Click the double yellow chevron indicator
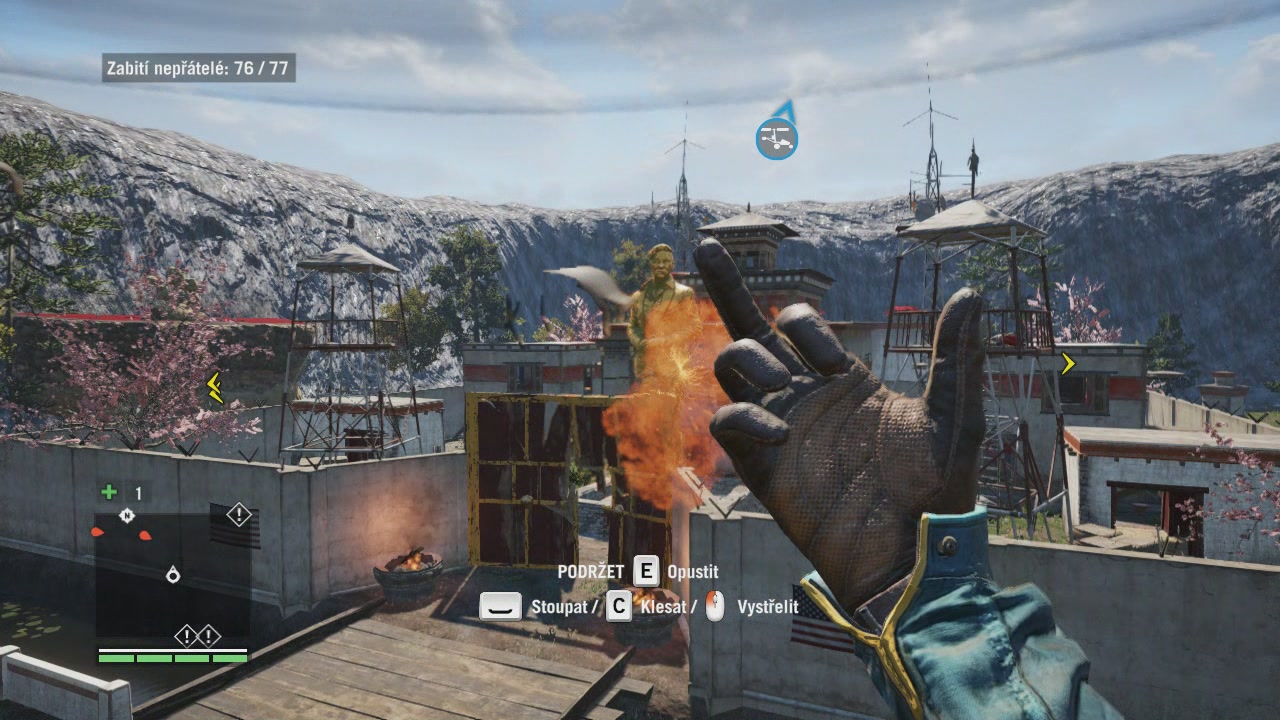 (x=214, y=387)
